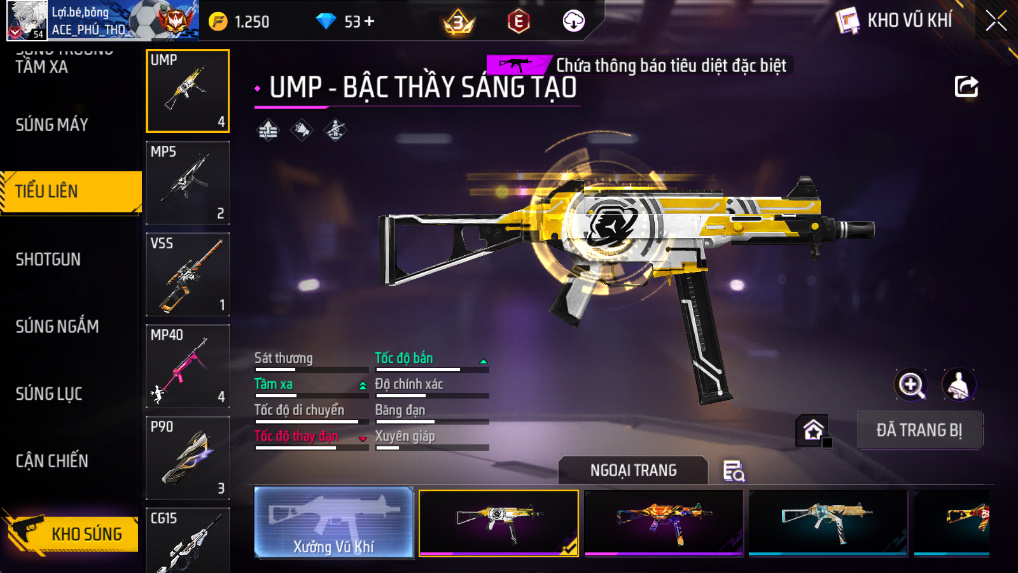Image resolution: width=1018 pixels, height=573 pixels.
Task: Open the Súng Lục category
Action: tap(49, 394)
